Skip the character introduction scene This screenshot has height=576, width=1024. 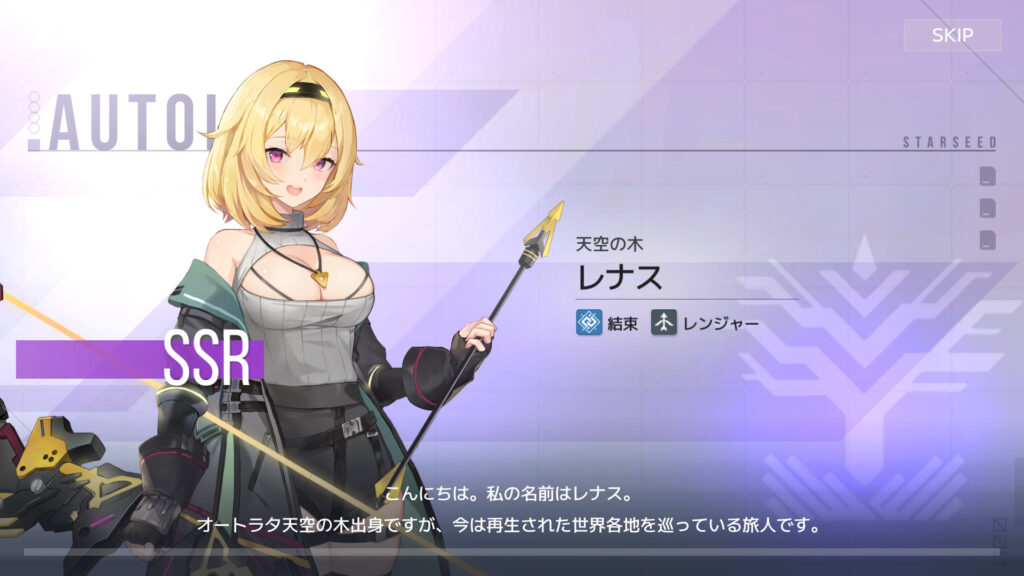(952, 36)
